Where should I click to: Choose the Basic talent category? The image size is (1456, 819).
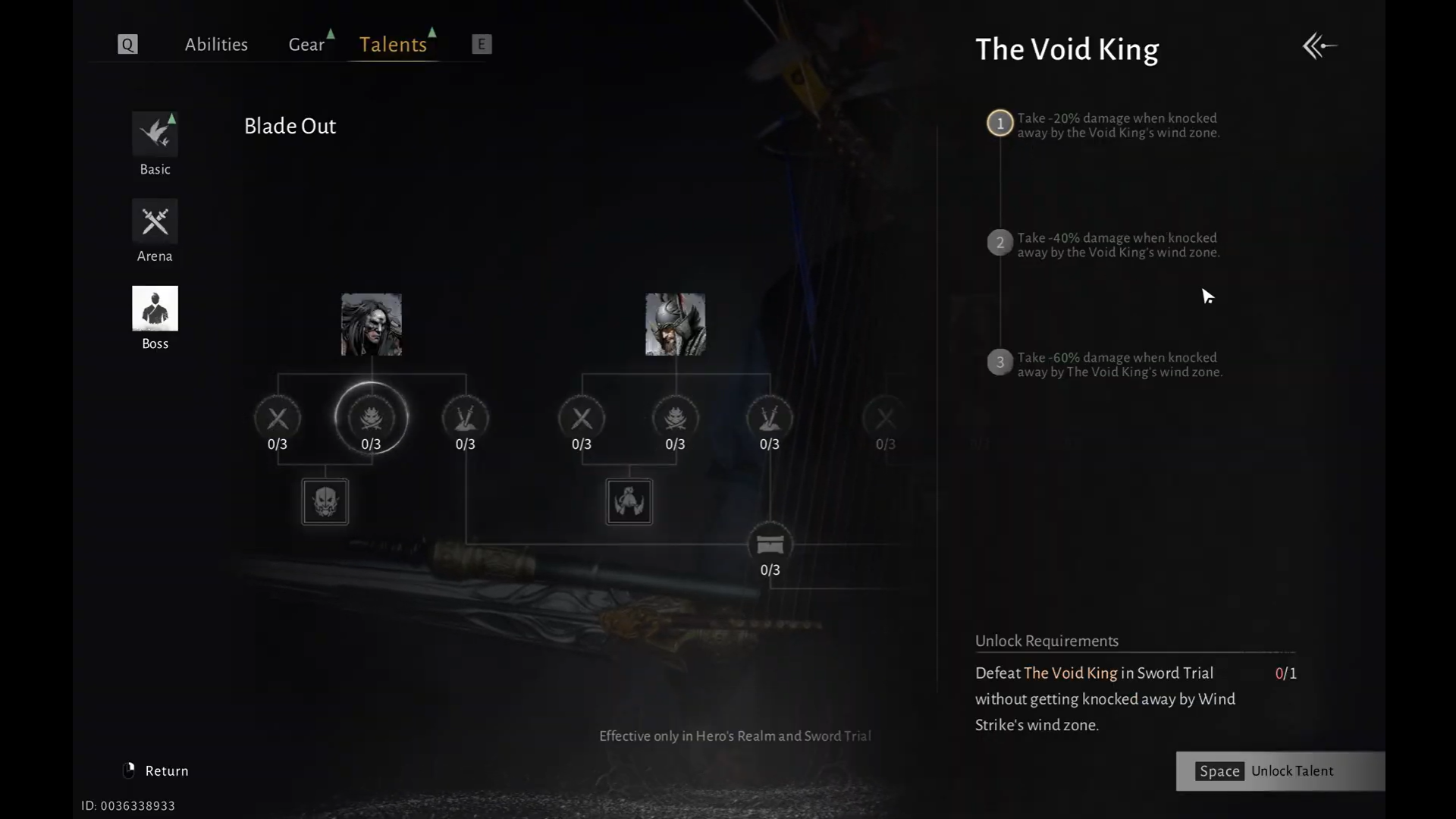pyautogui.click(x=155, y=134)
